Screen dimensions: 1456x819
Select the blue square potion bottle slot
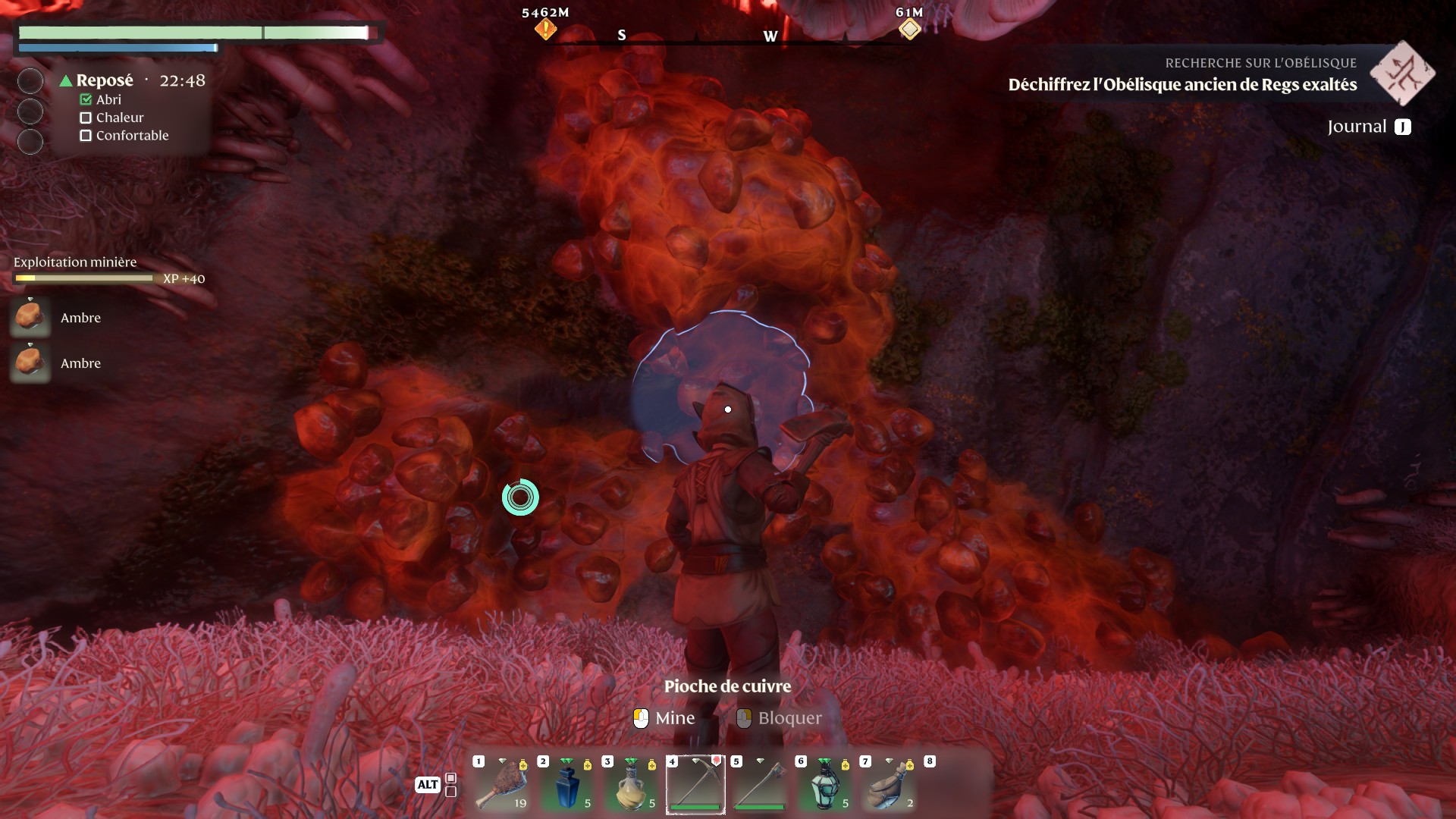(567, 786)
